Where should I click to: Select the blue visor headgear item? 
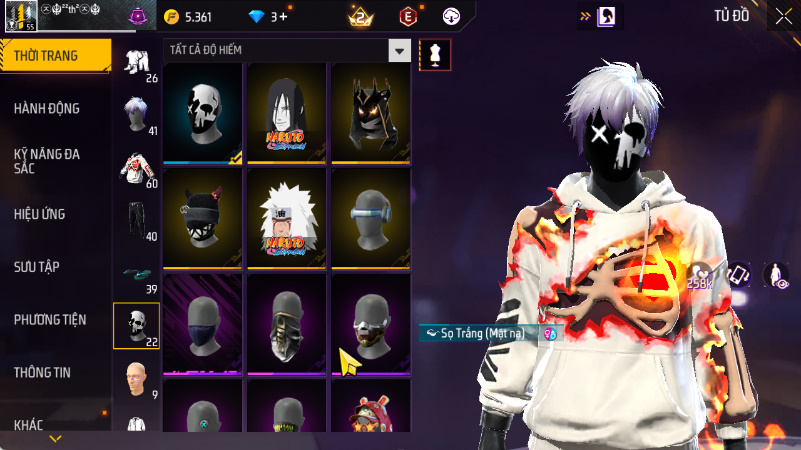pos(371,217)
